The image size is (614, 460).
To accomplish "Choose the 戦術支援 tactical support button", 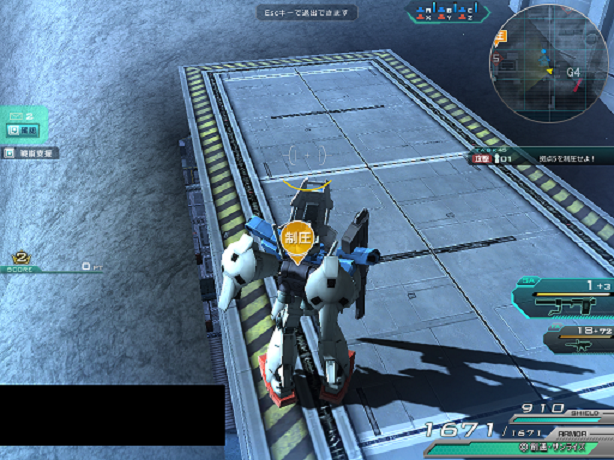I will point(31,153).
